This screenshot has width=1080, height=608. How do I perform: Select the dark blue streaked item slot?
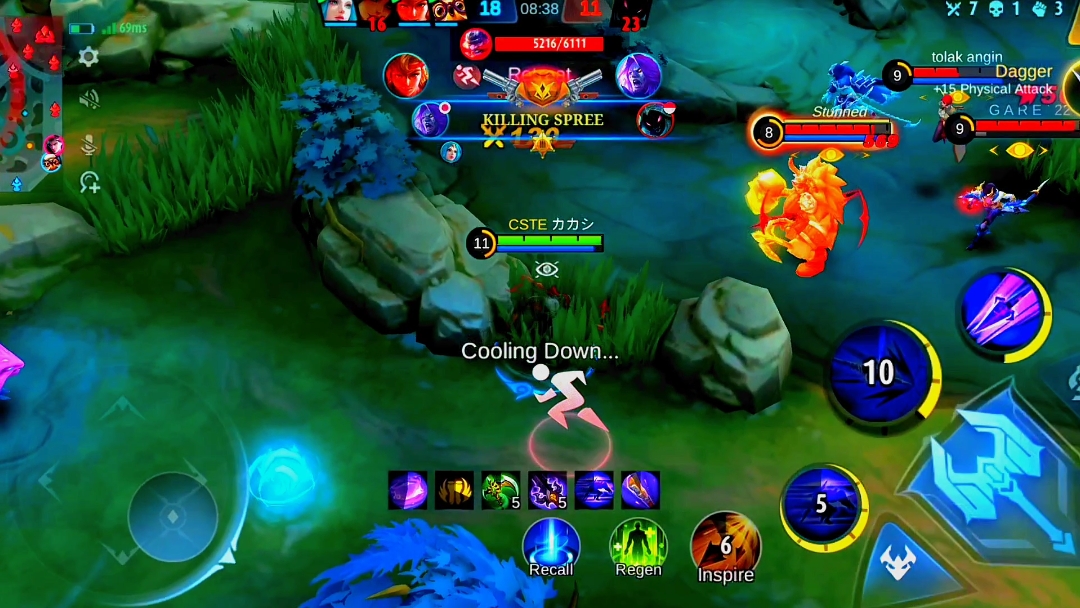594,490
